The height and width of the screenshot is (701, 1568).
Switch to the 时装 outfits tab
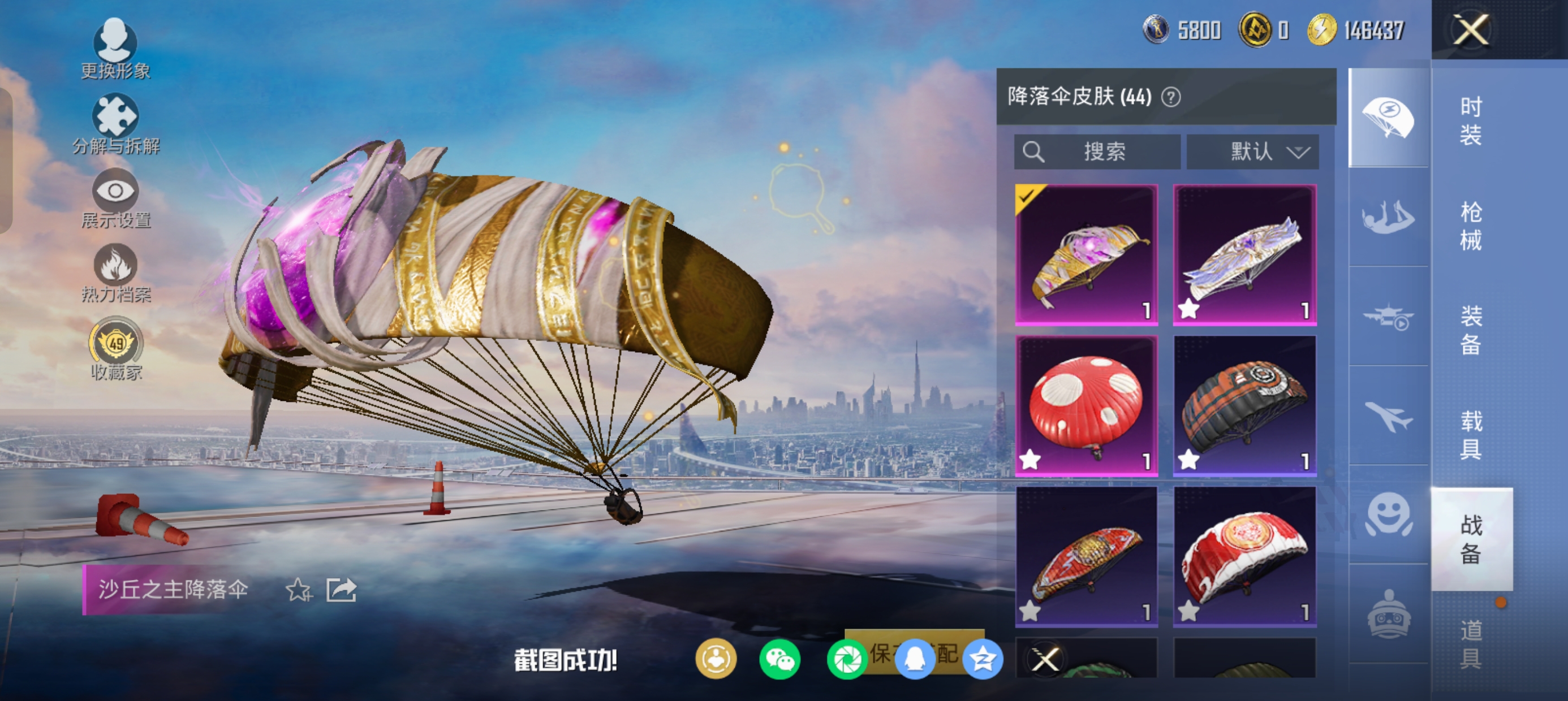pos(1471,120)
